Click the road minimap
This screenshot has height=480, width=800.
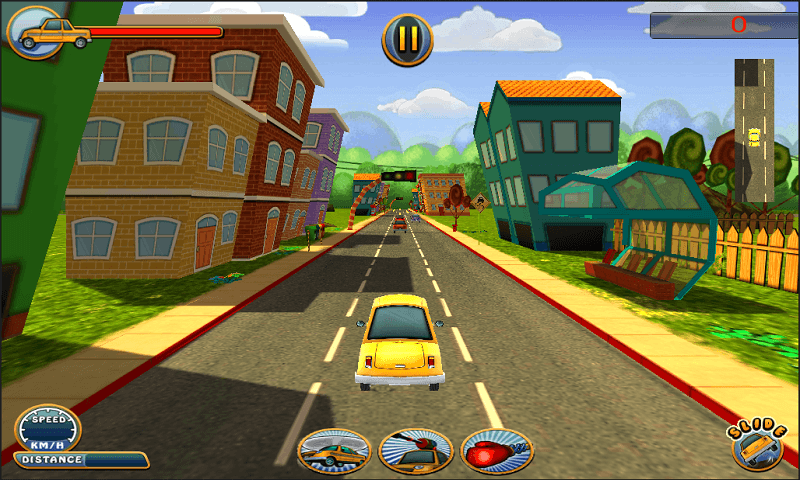coord(754,130)
